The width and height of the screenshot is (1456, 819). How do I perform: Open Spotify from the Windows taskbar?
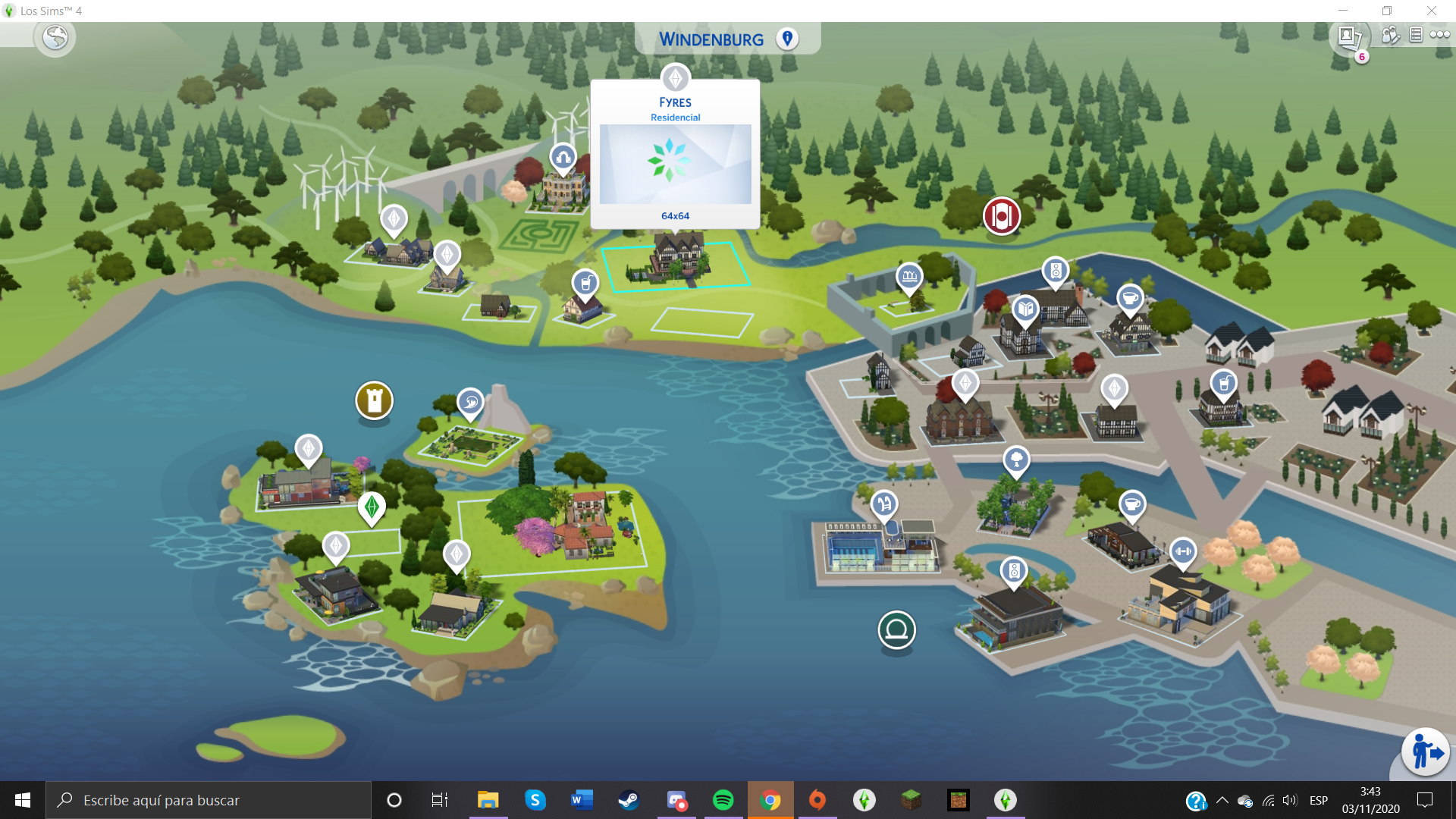pos(723,800)
